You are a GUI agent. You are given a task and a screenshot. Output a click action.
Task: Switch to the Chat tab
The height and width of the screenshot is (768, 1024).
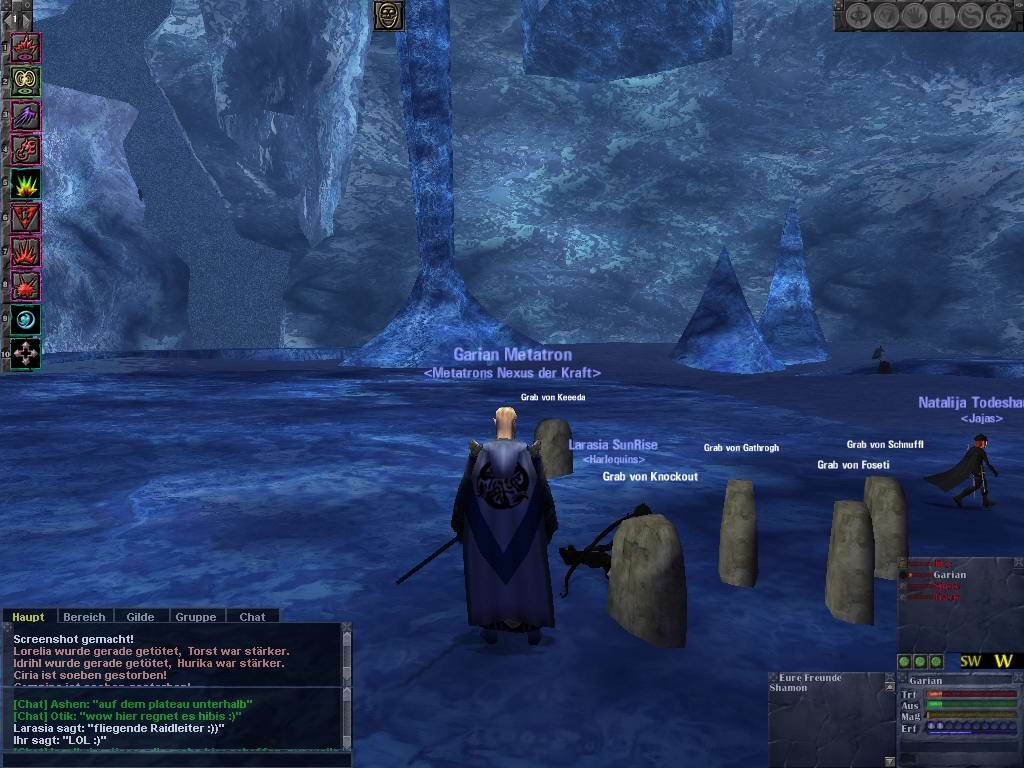pyautogui.click(x=252, y=617)
